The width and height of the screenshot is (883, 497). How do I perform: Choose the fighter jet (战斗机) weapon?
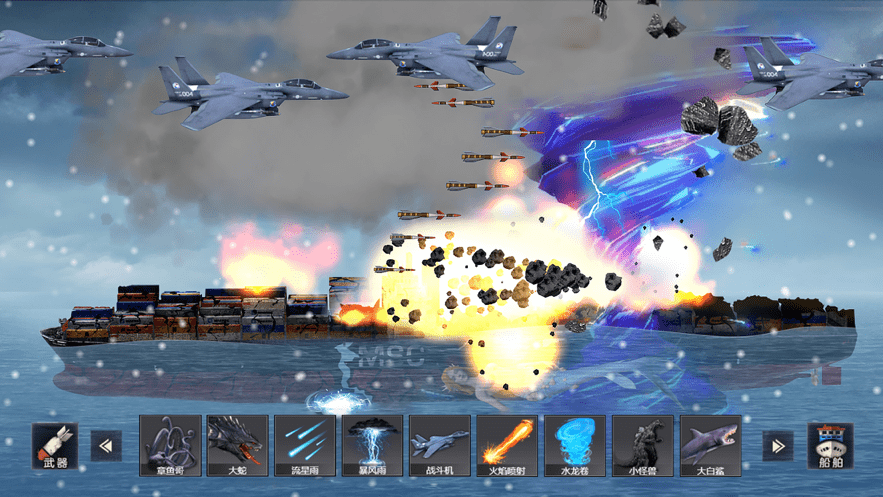click(x=440, y=445)
